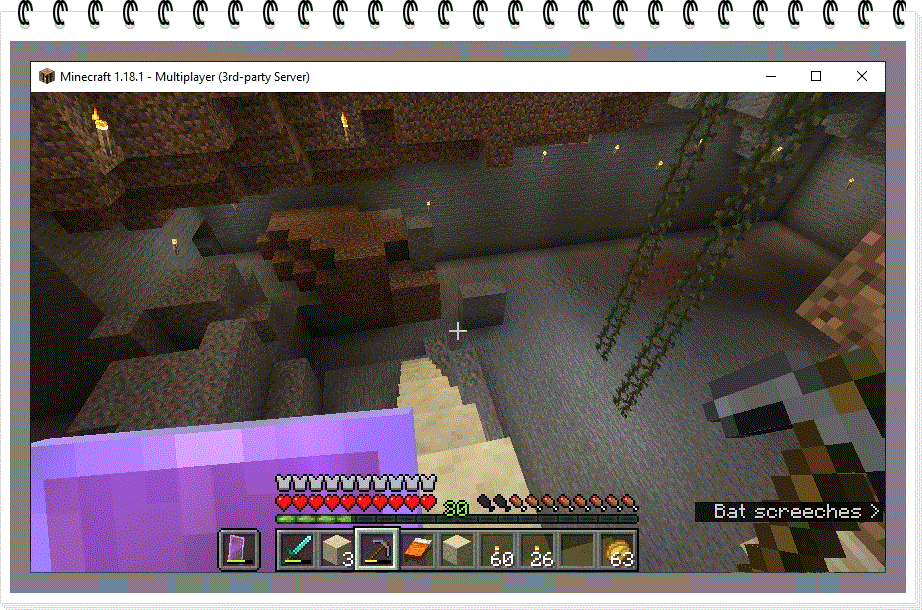Select the orange bed hotbar slot
Viewport: 922px width, 610px height.
[x=417, y=550]
